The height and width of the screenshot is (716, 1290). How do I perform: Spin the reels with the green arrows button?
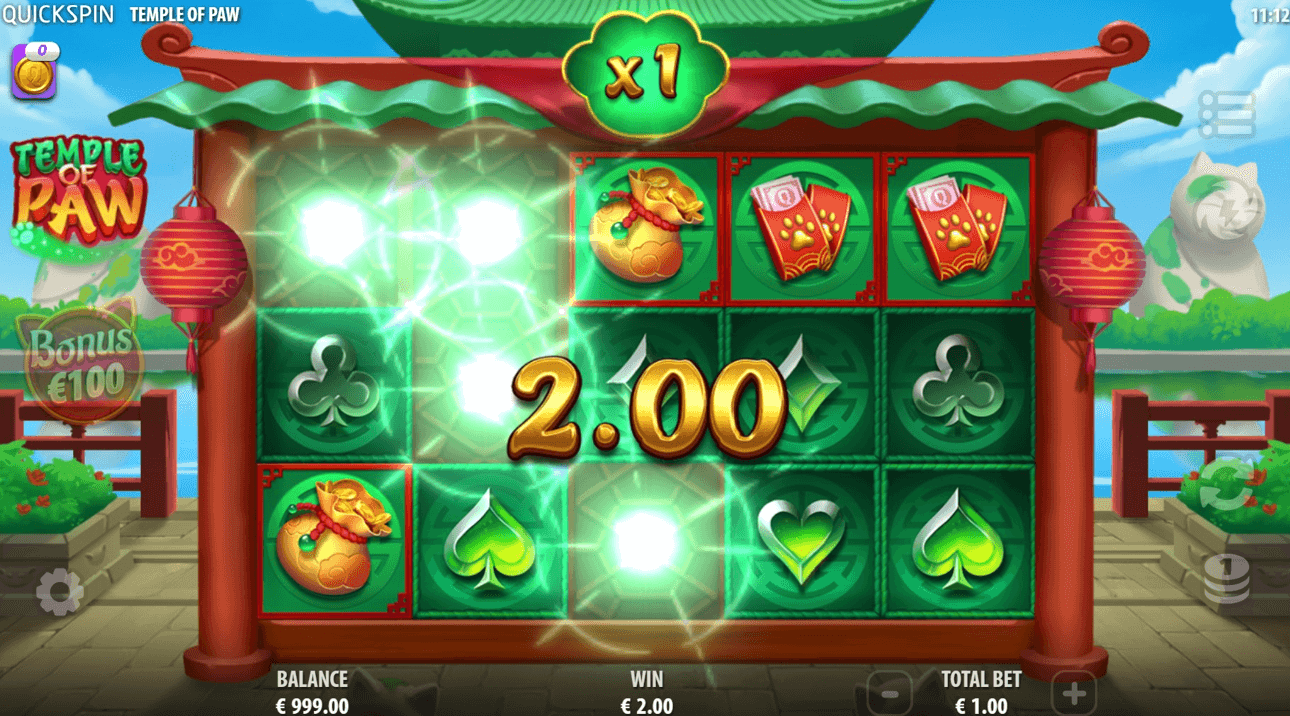[x=1227, y=485]
